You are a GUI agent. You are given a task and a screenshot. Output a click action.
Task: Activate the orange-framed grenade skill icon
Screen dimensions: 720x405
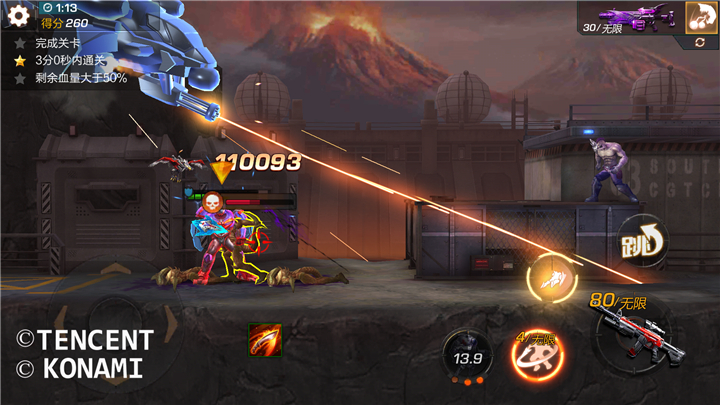coord(700,15)
